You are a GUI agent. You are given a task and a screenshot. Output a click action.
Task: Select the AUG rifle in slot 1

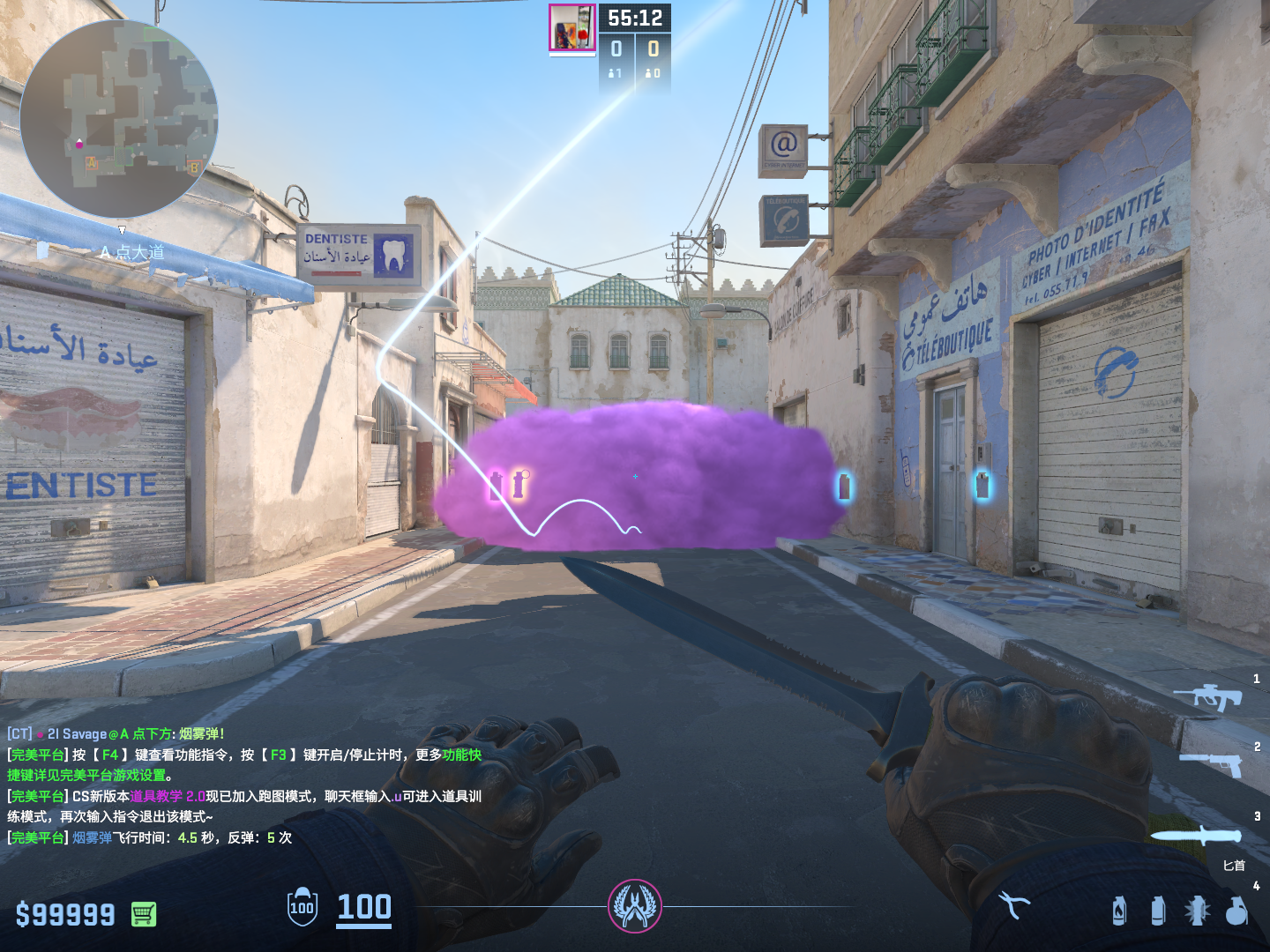pyautogui.click(x=1207, y=697)
